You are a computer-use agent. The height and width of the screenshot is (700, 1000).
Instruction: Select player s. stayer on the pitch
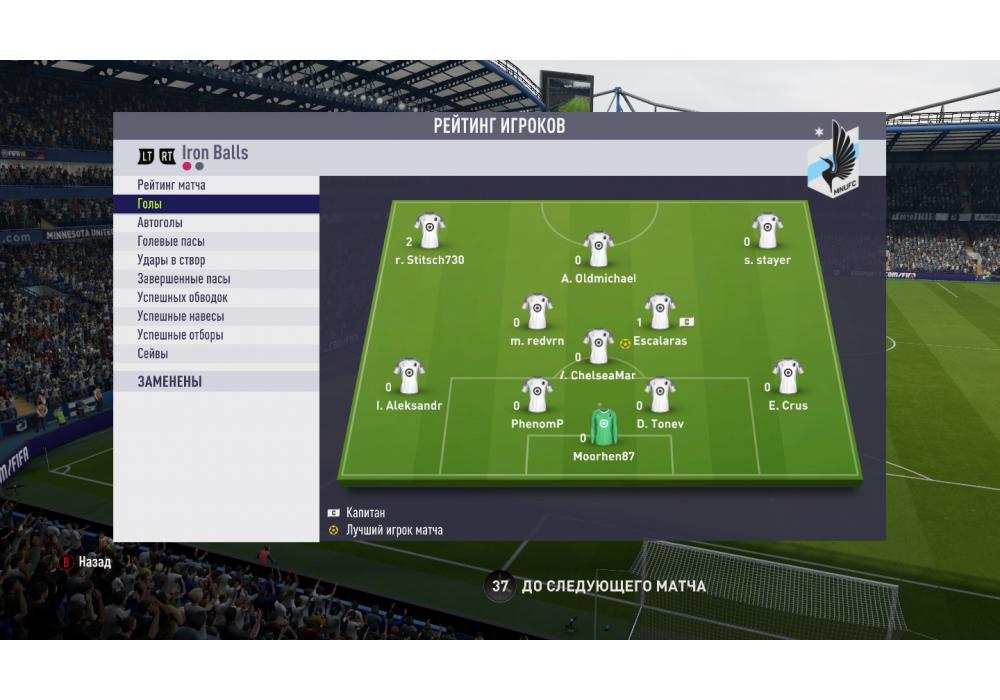[x=767, y=231]
